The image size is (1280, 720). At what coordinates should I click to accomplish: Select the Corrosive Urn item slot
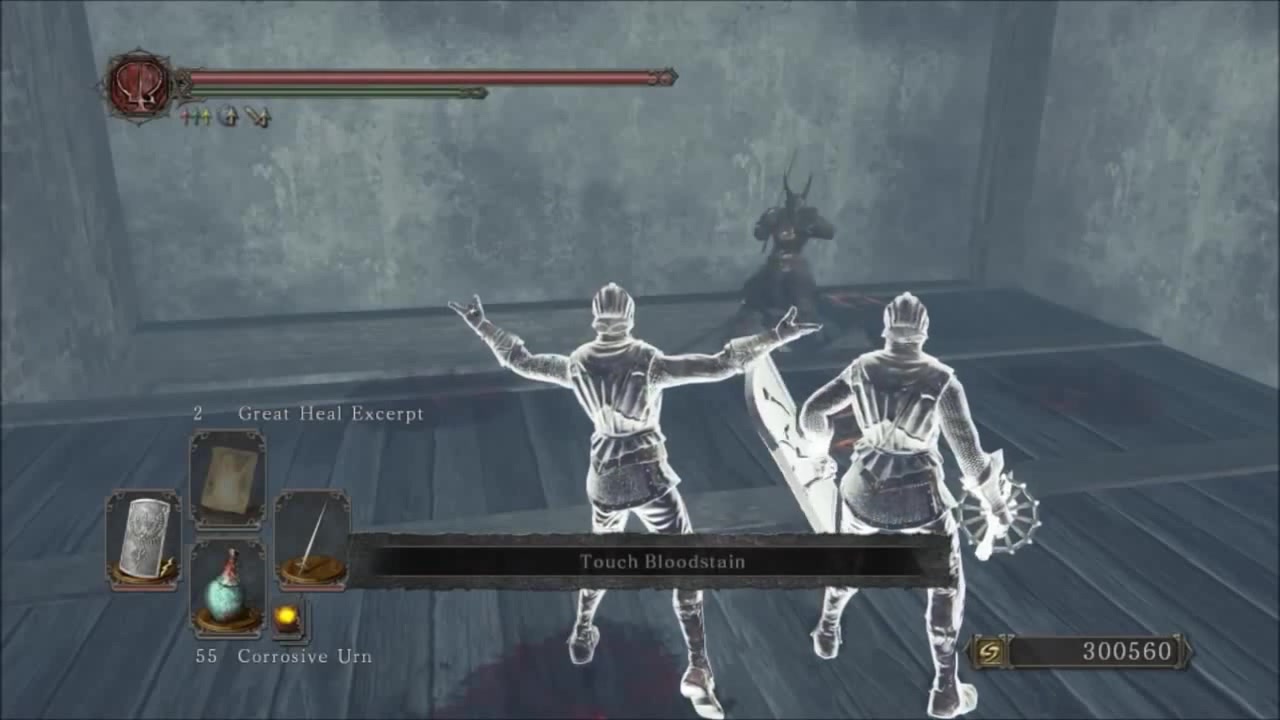tap(227, 588)
